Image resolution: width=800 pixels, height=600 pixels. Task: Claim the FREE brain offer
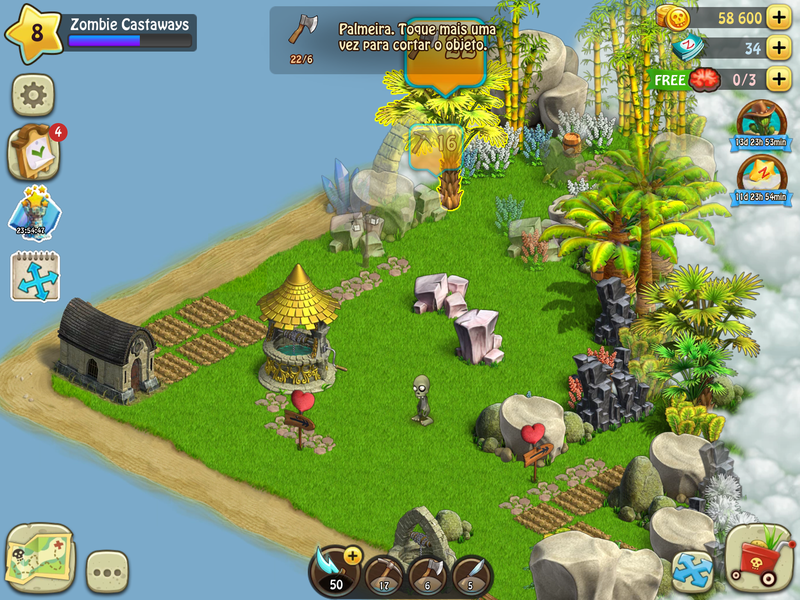coord(669,79)
